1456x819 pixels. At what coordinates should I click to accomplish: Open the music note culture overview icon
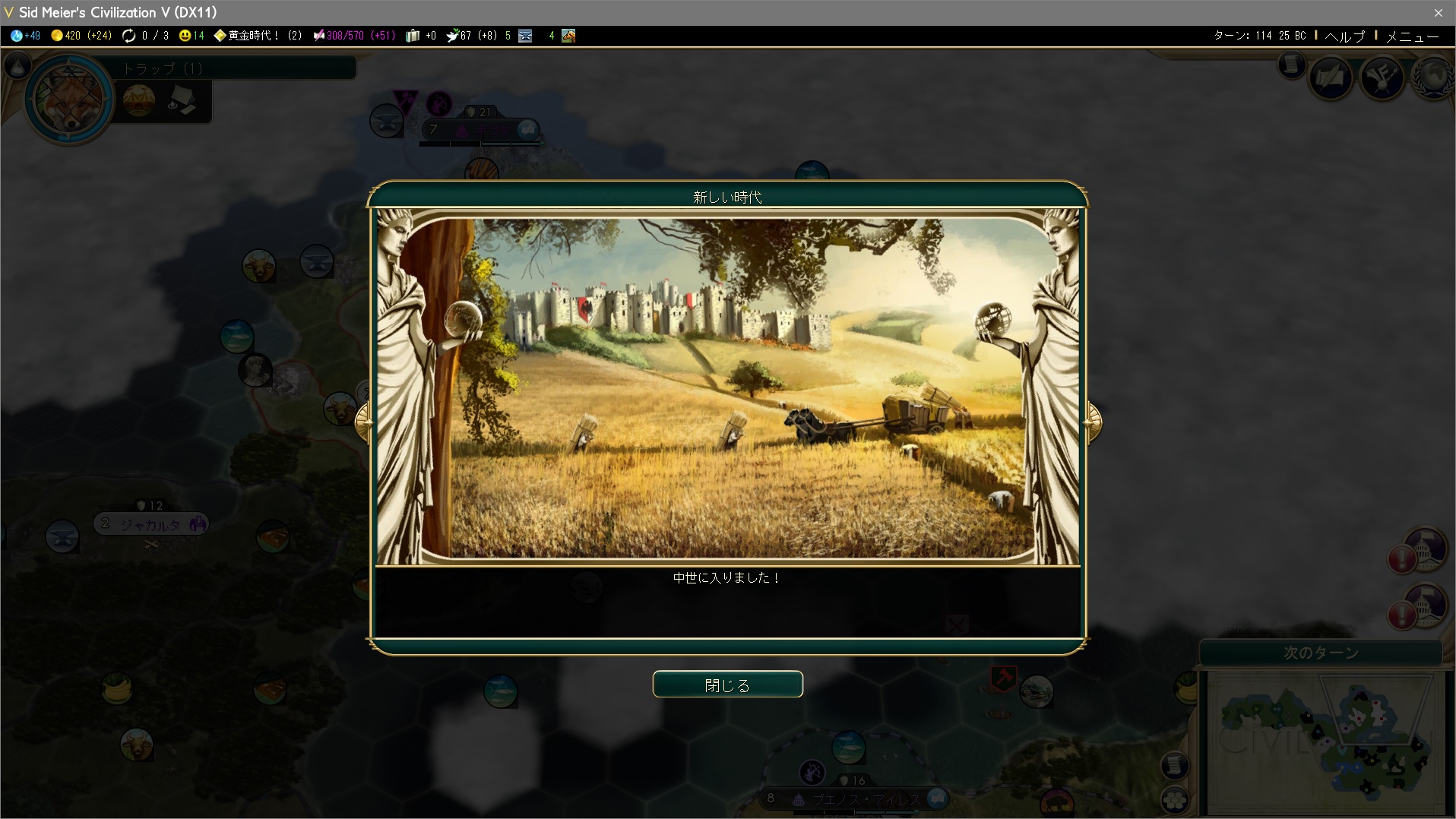point(1382,77)
